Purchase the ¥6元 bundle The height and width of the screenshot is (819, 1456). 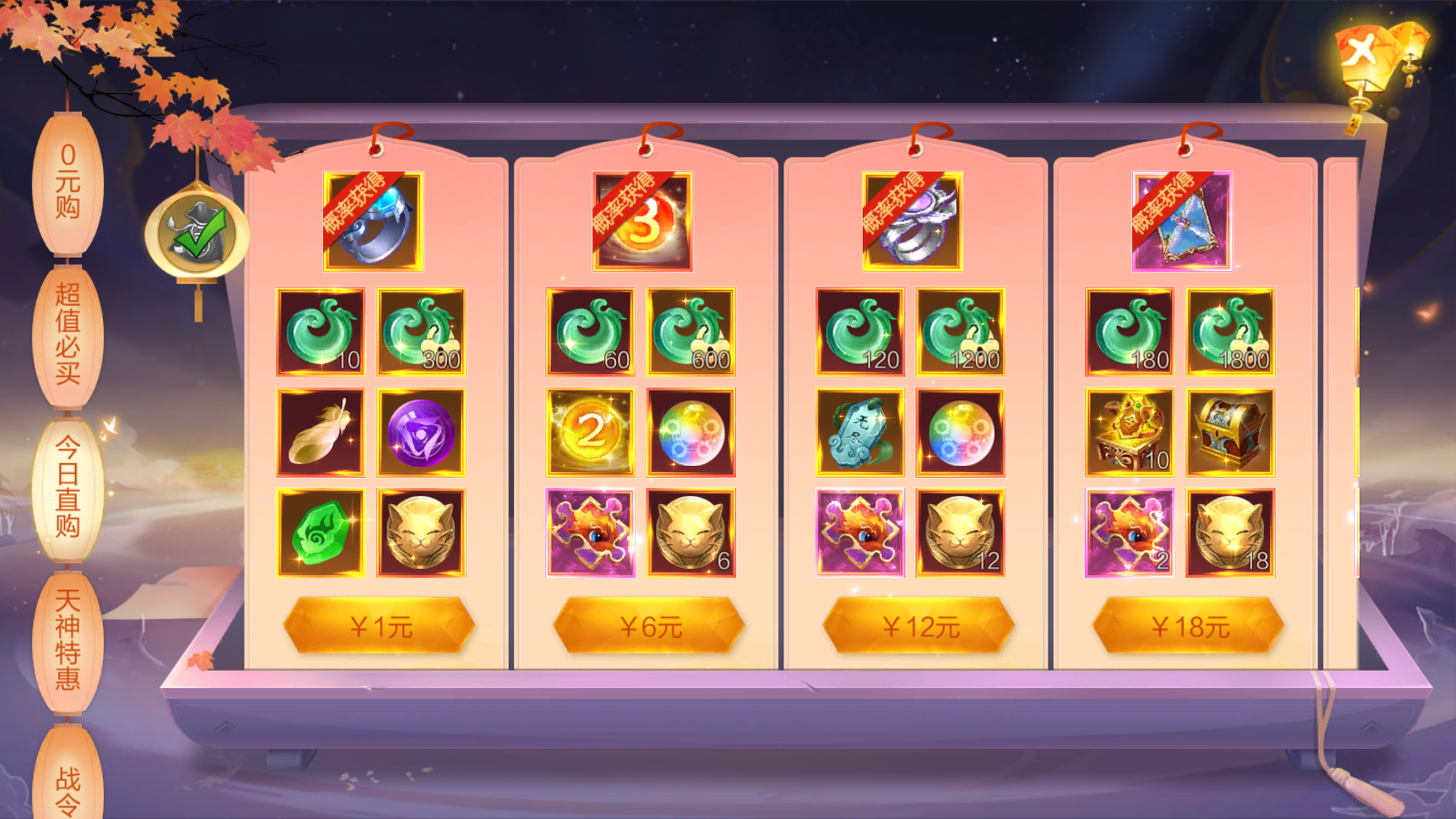click(x=649, y=626)
